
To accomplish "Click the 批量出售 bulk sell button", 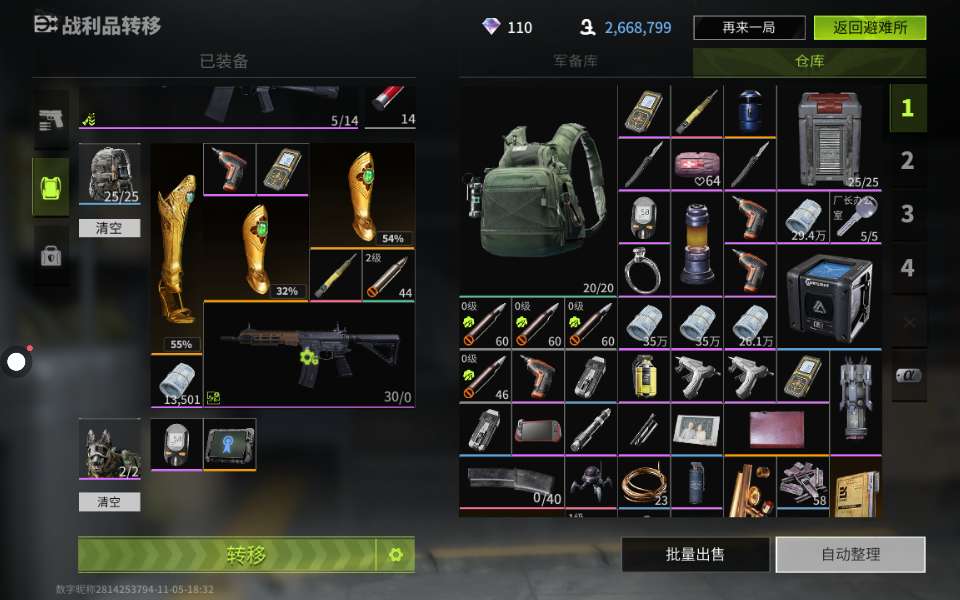I will tap(695, 554).
